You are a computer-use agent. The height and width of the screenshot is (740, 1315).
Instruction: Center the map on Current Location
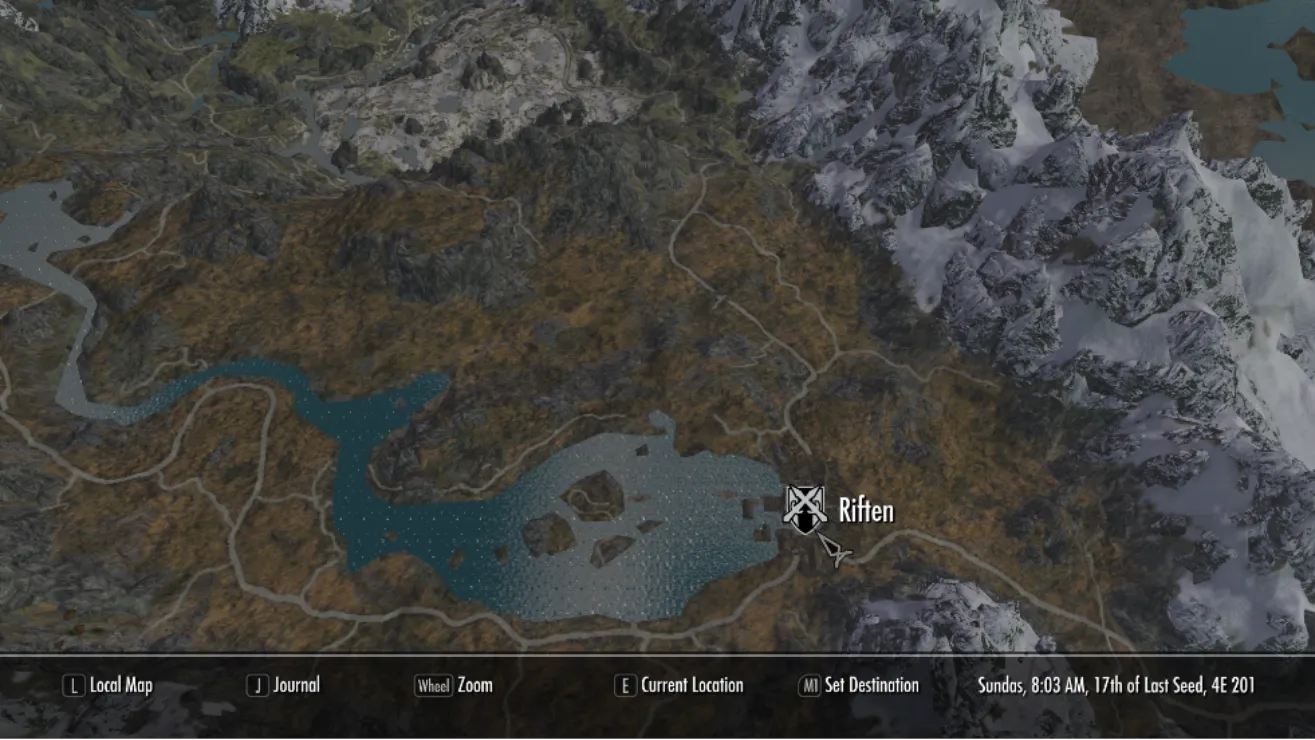pyautogui.click(x=680, y=685)
